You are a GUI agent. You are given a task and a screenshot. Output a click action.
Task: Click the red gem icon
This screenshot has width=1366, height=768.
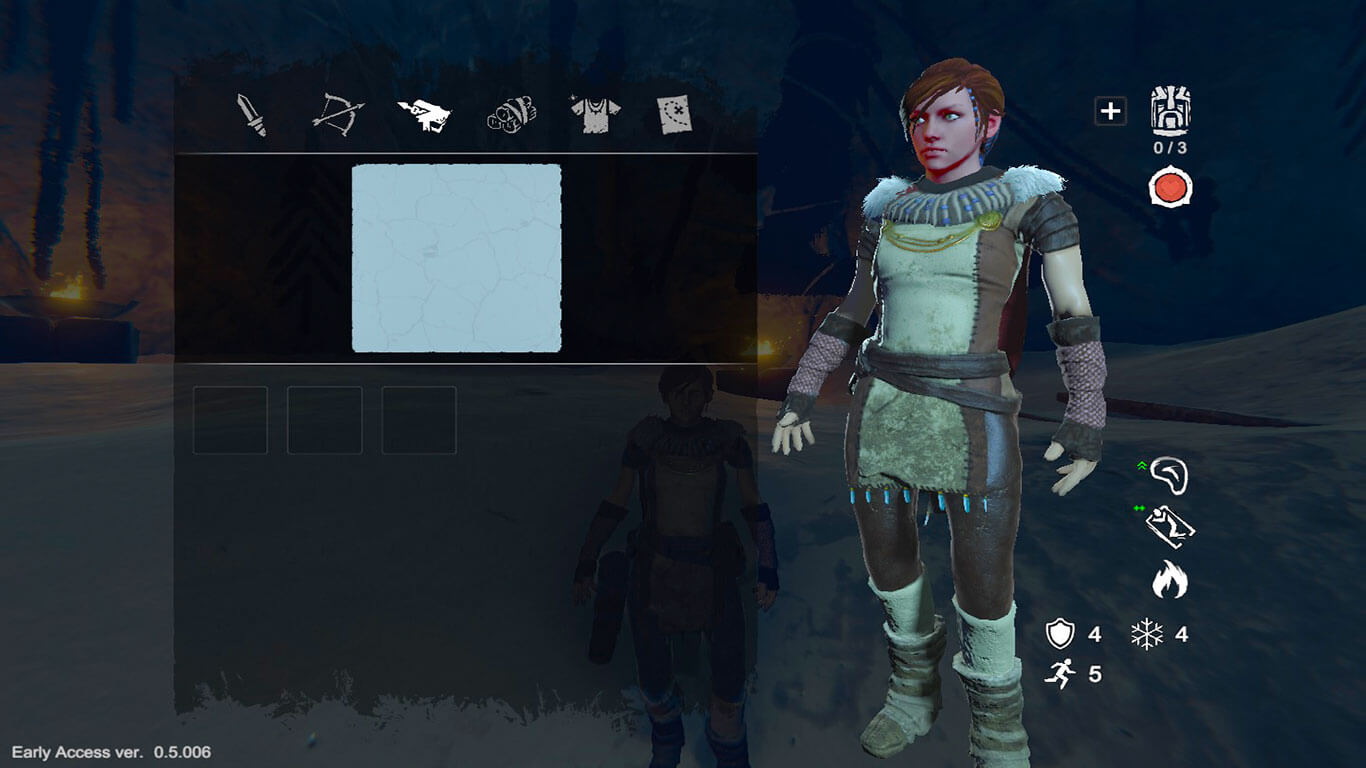1170,188
